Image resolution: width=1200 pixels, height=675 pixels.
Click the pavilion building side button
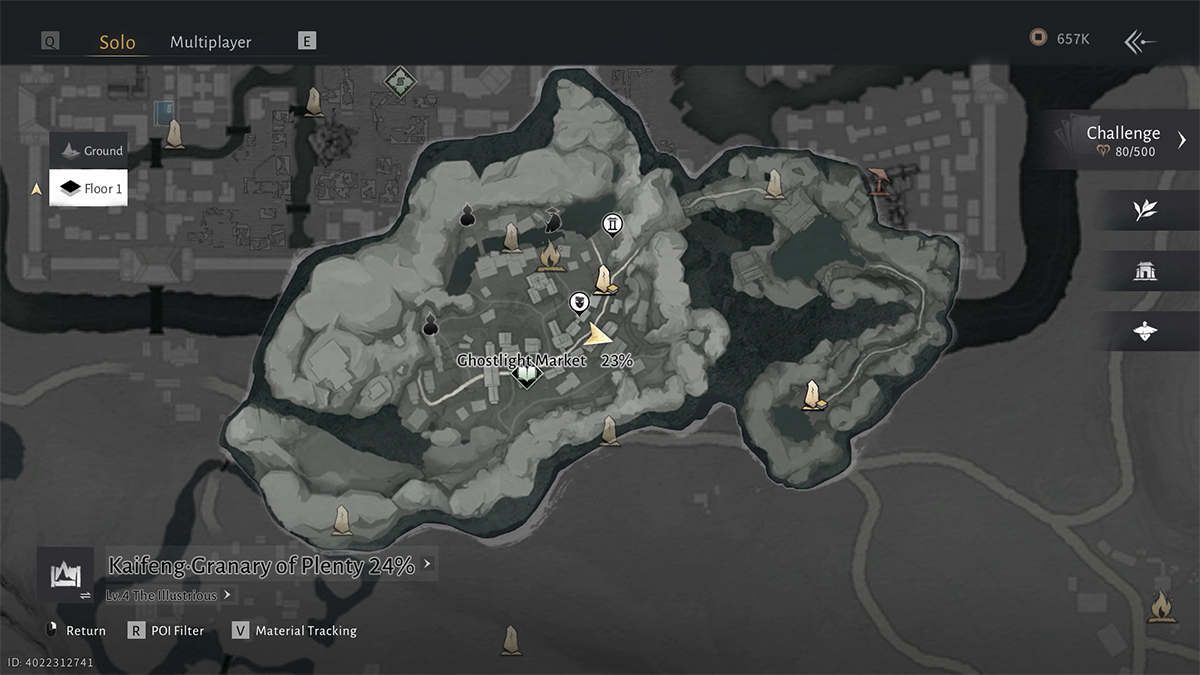coord(1145,271)
